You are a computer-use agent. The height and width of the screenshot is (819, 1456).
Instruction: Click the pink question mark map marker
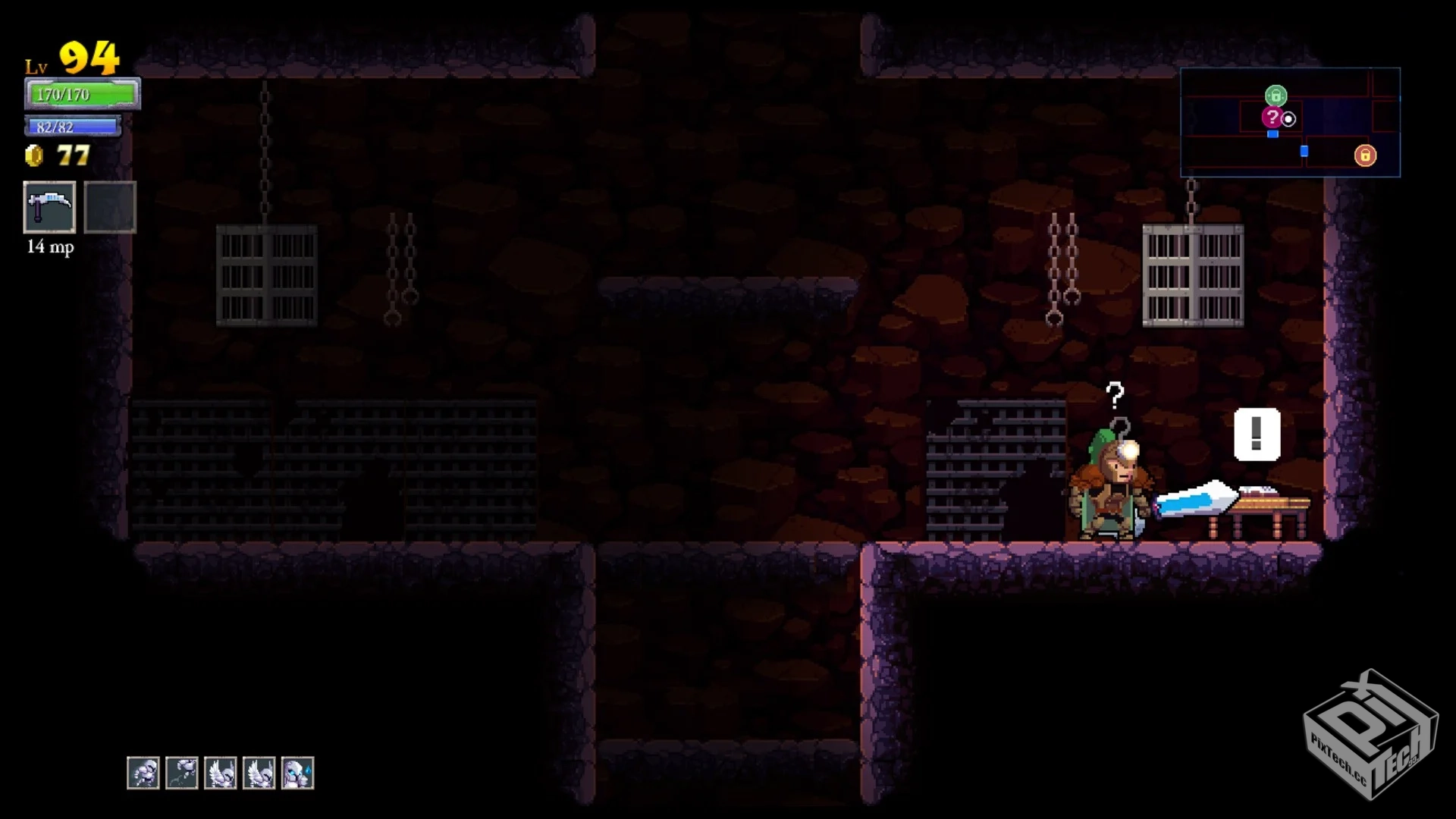pyautogui.click(x=1272, y=118)
